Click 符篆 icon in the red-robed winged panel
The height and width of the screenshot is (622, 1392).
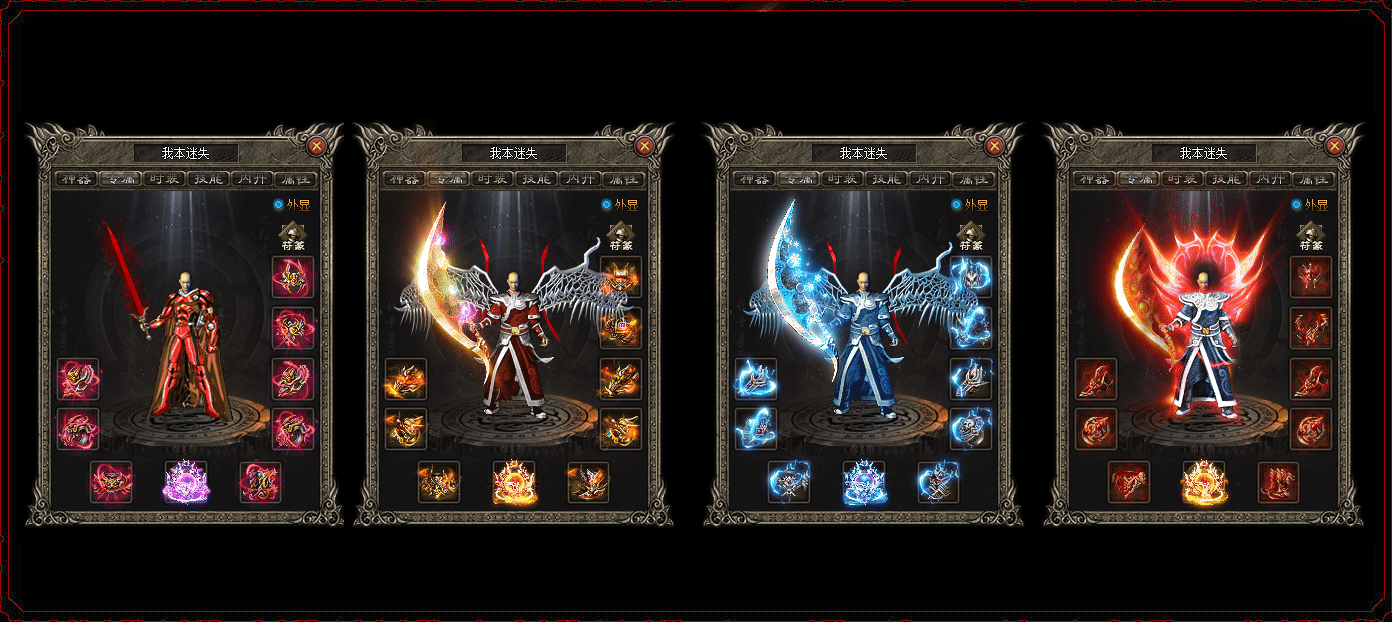point(621,236)
